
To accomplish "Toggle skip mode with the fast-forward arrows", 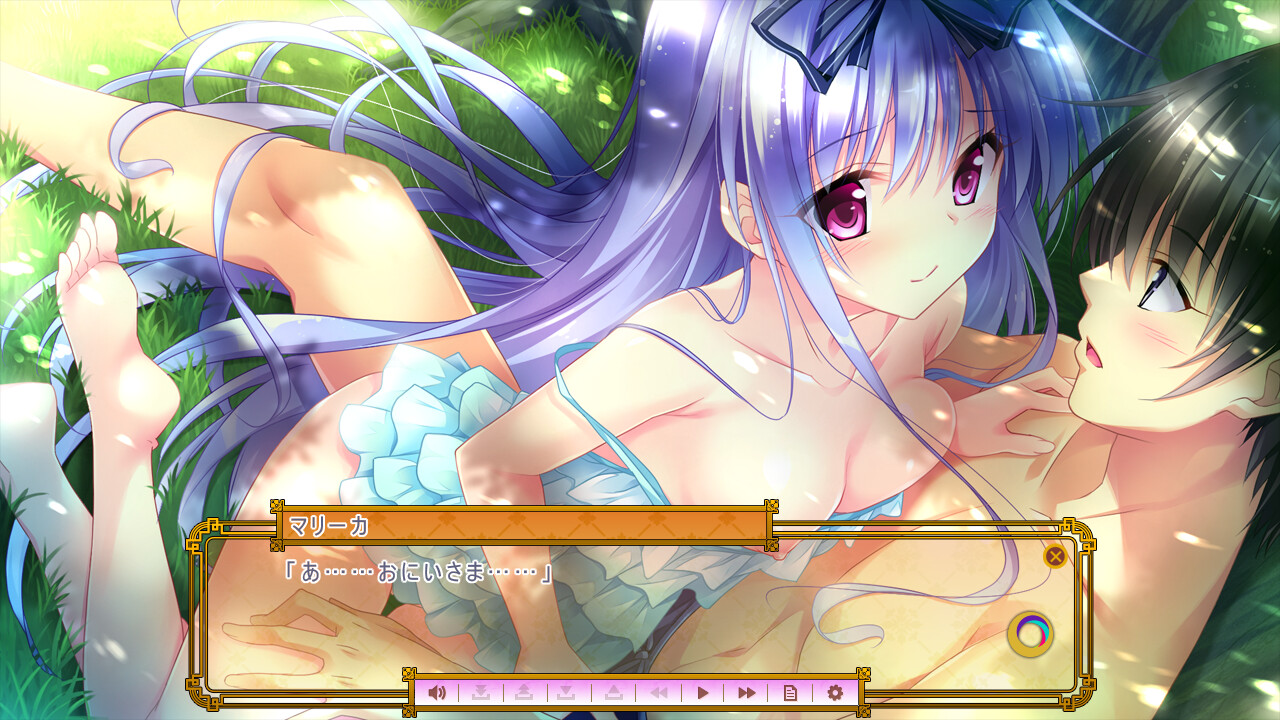I will [x=747, y=691].
